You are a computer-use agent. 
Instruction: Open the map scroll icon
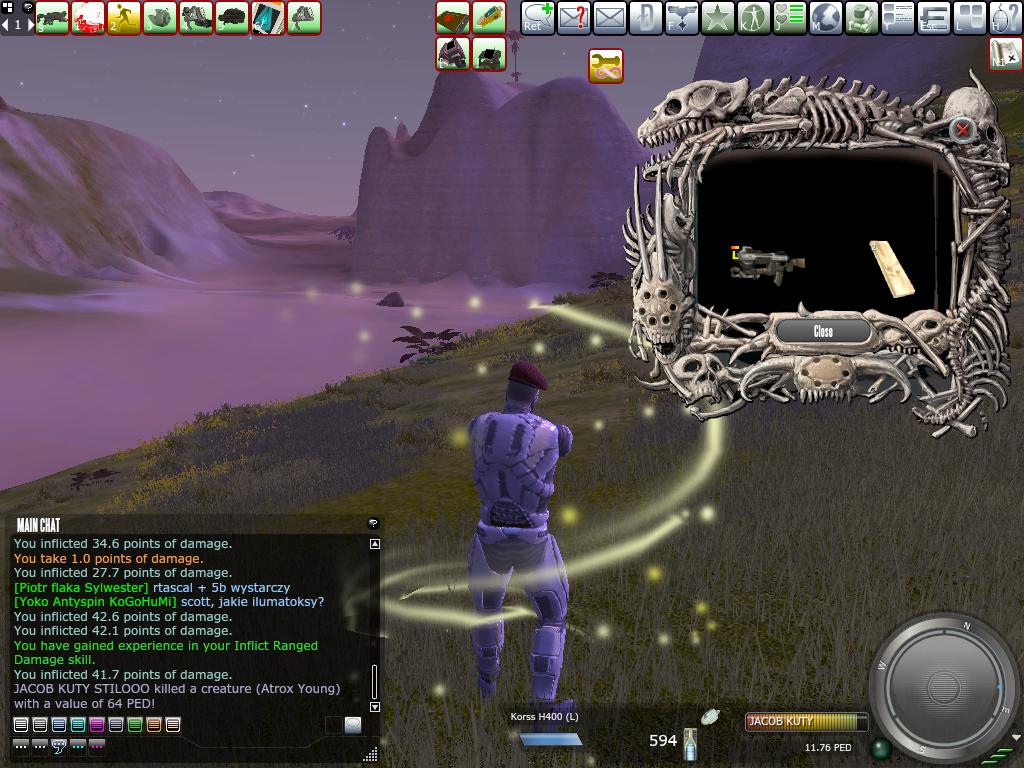1005,54
